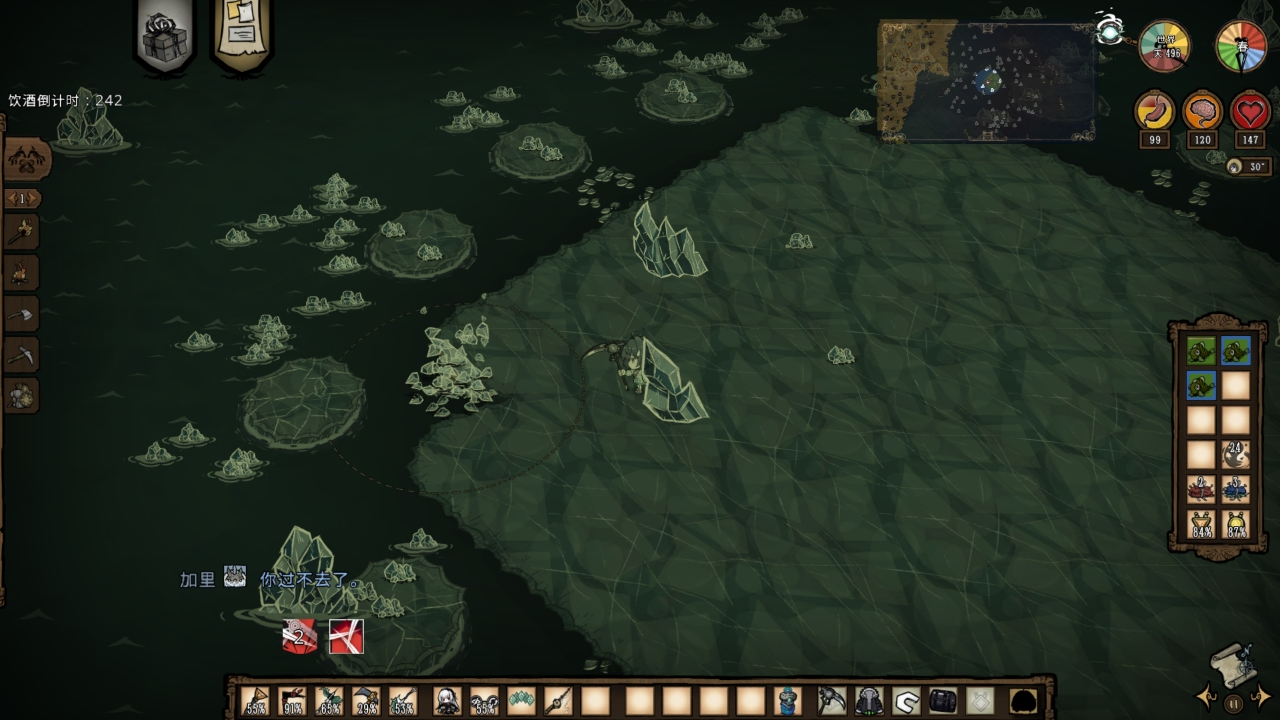Screen dimensions: 1280x720
Task: Select the 91% durability hotbar item
Action: 293,701
